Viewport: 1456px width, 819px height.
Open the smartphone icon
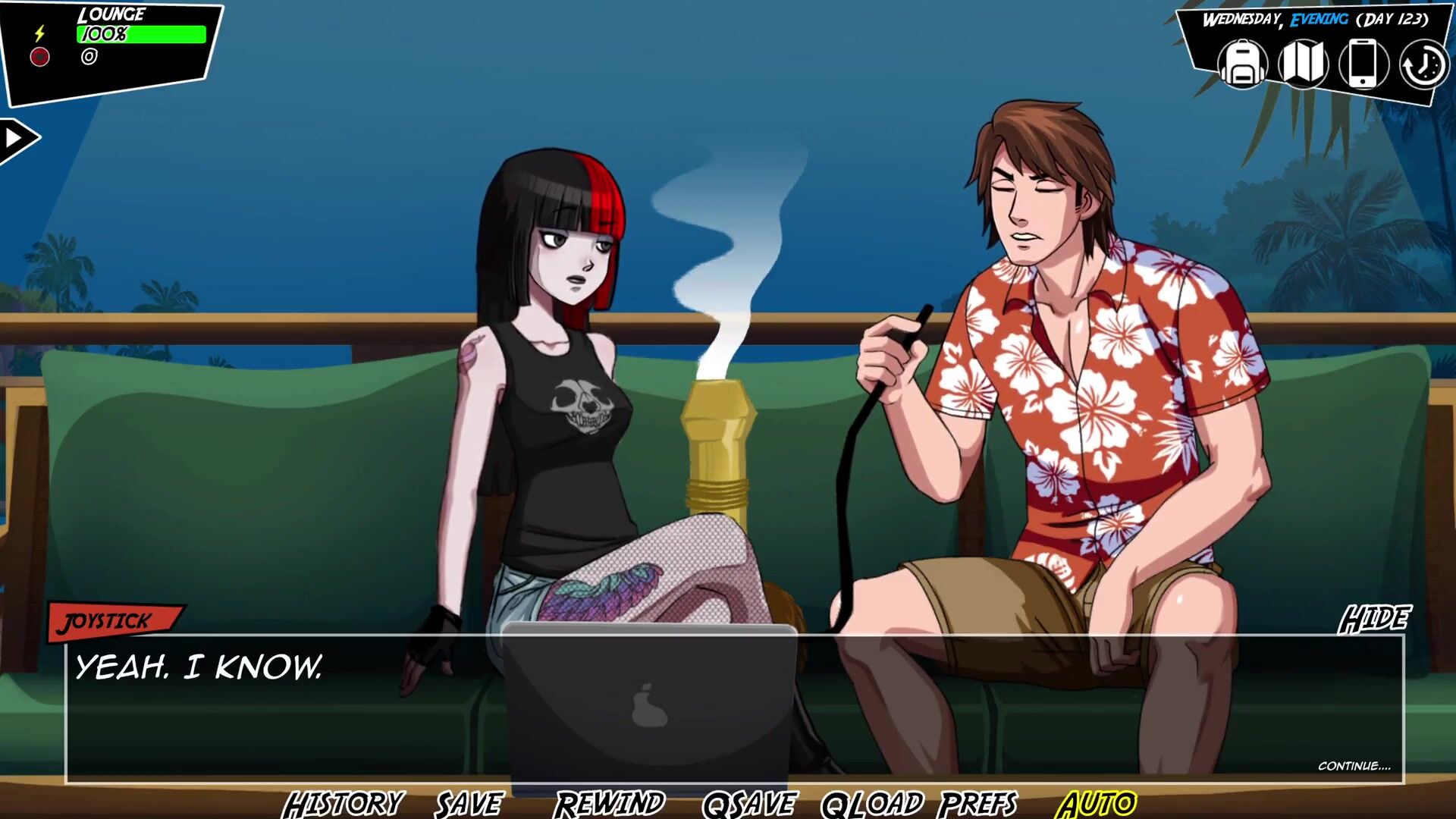click(1363, 64)
